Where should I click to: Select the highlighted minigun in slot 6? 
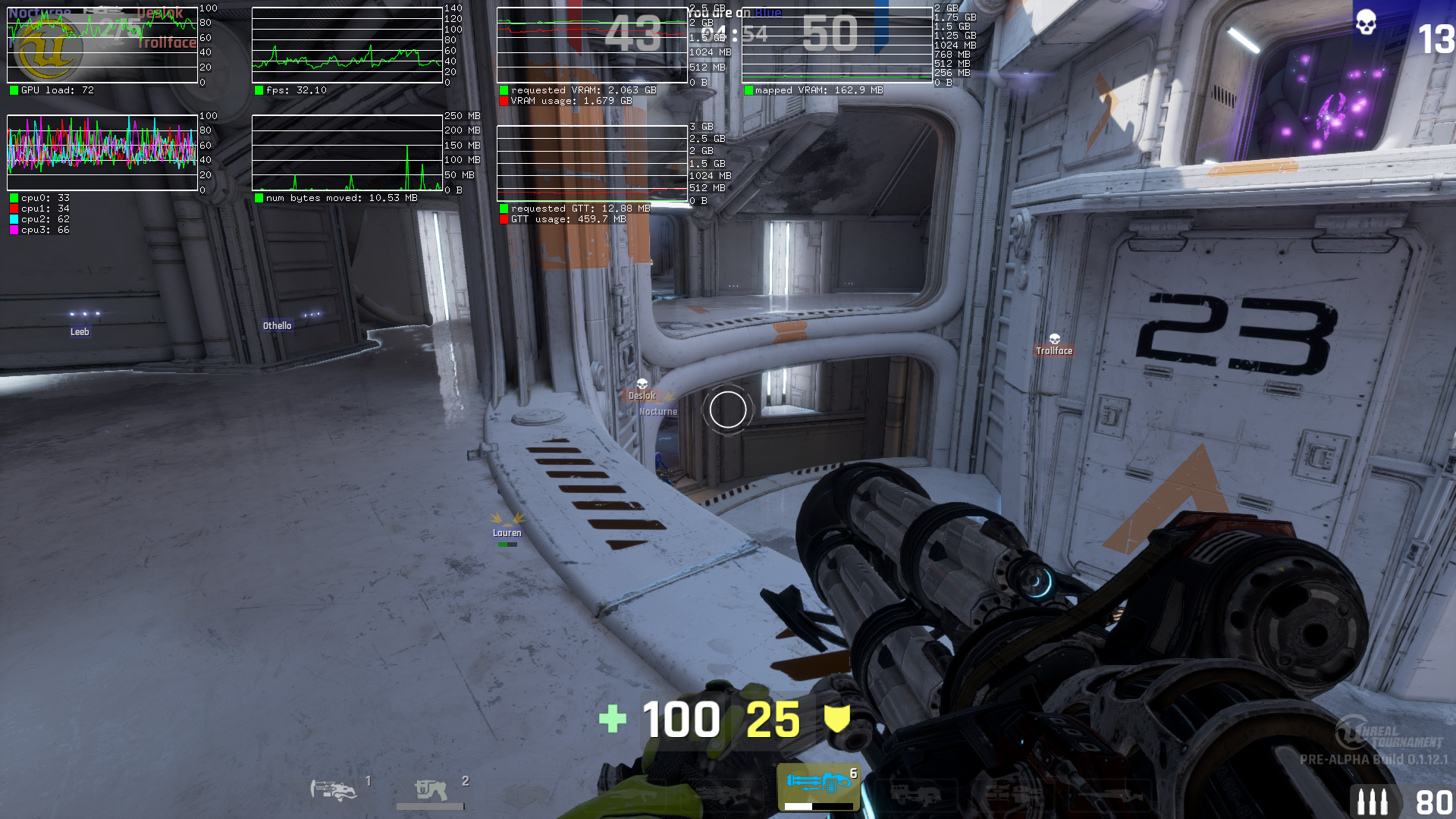point(818,784)
